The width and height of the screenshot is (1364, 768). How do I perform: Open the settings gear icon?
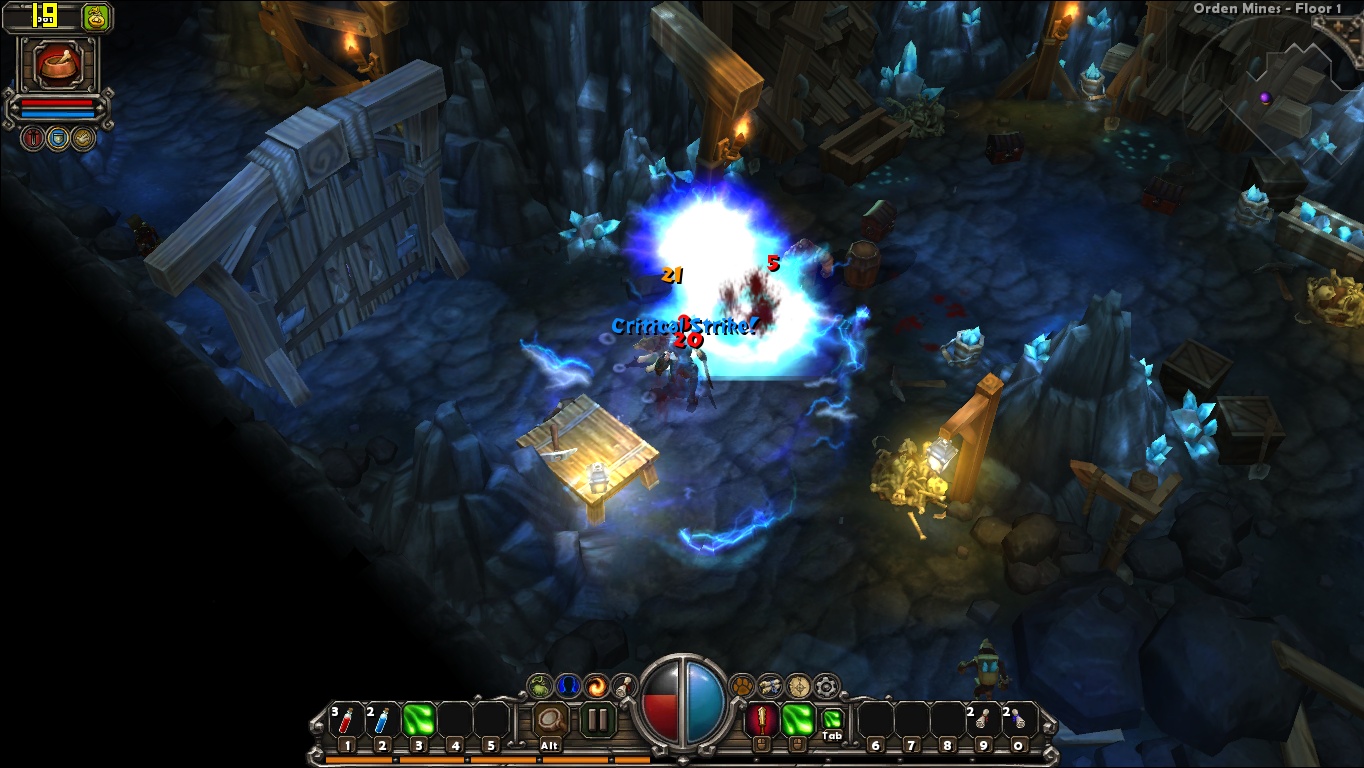pos(827,685)
